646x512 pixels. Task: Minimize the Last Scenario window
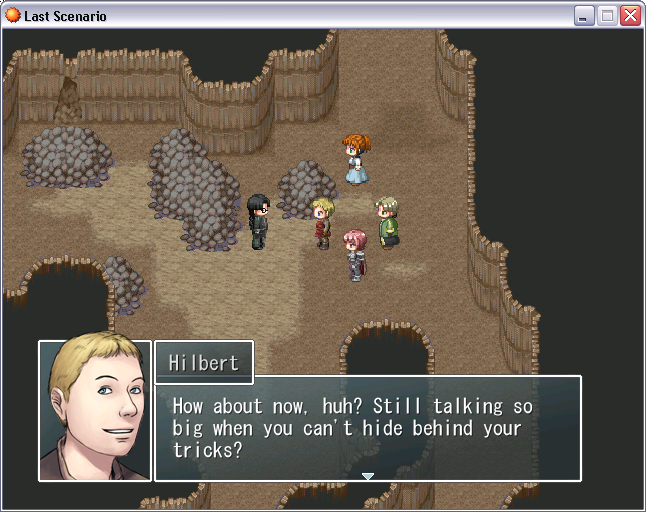[584, 16]
